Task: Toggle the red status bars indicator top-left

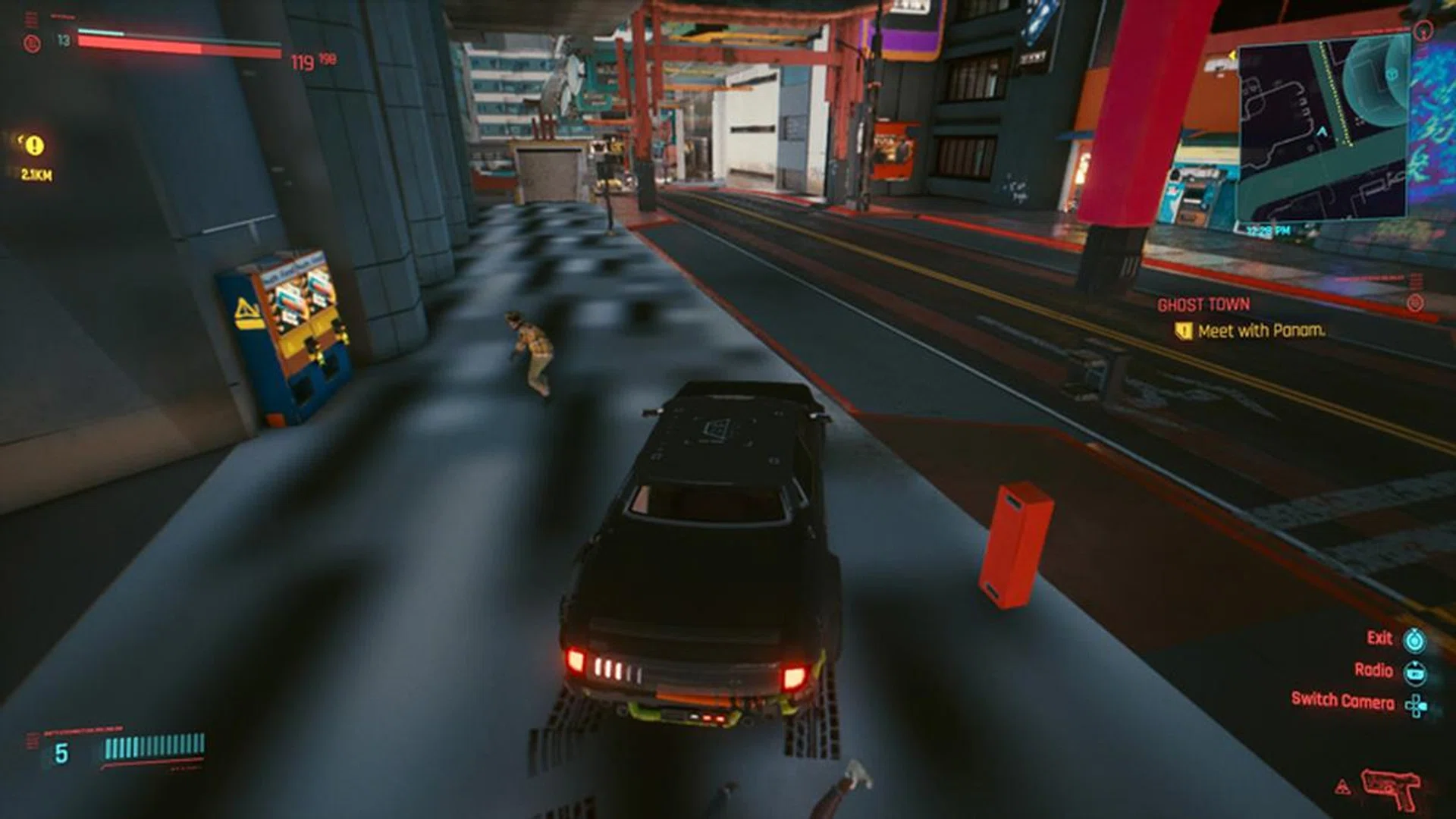Action: pyautogui.click(x=31, y=17)
